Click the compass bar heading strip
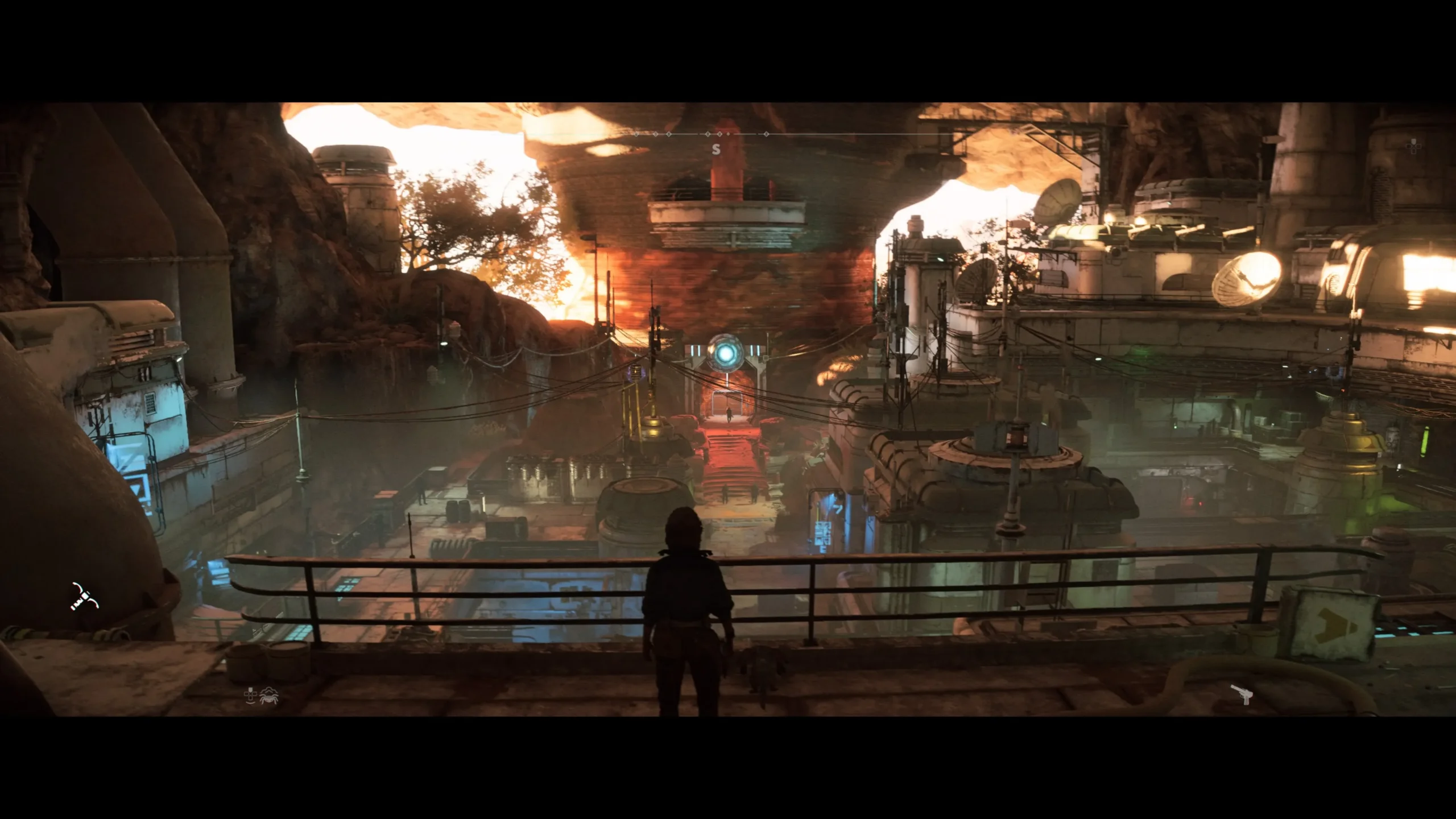The width and height of the screenshot is (1456, 819). tap(717, 135)
